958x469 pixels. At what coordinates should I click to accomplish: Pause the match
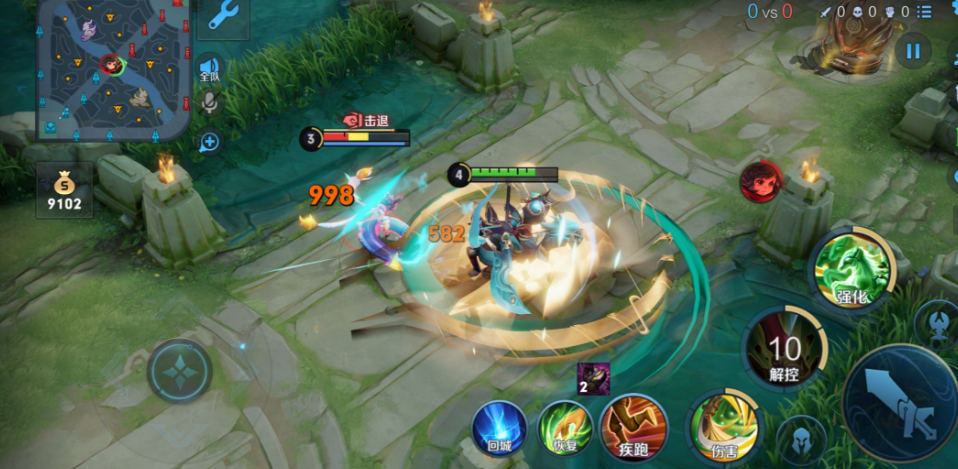913,50
